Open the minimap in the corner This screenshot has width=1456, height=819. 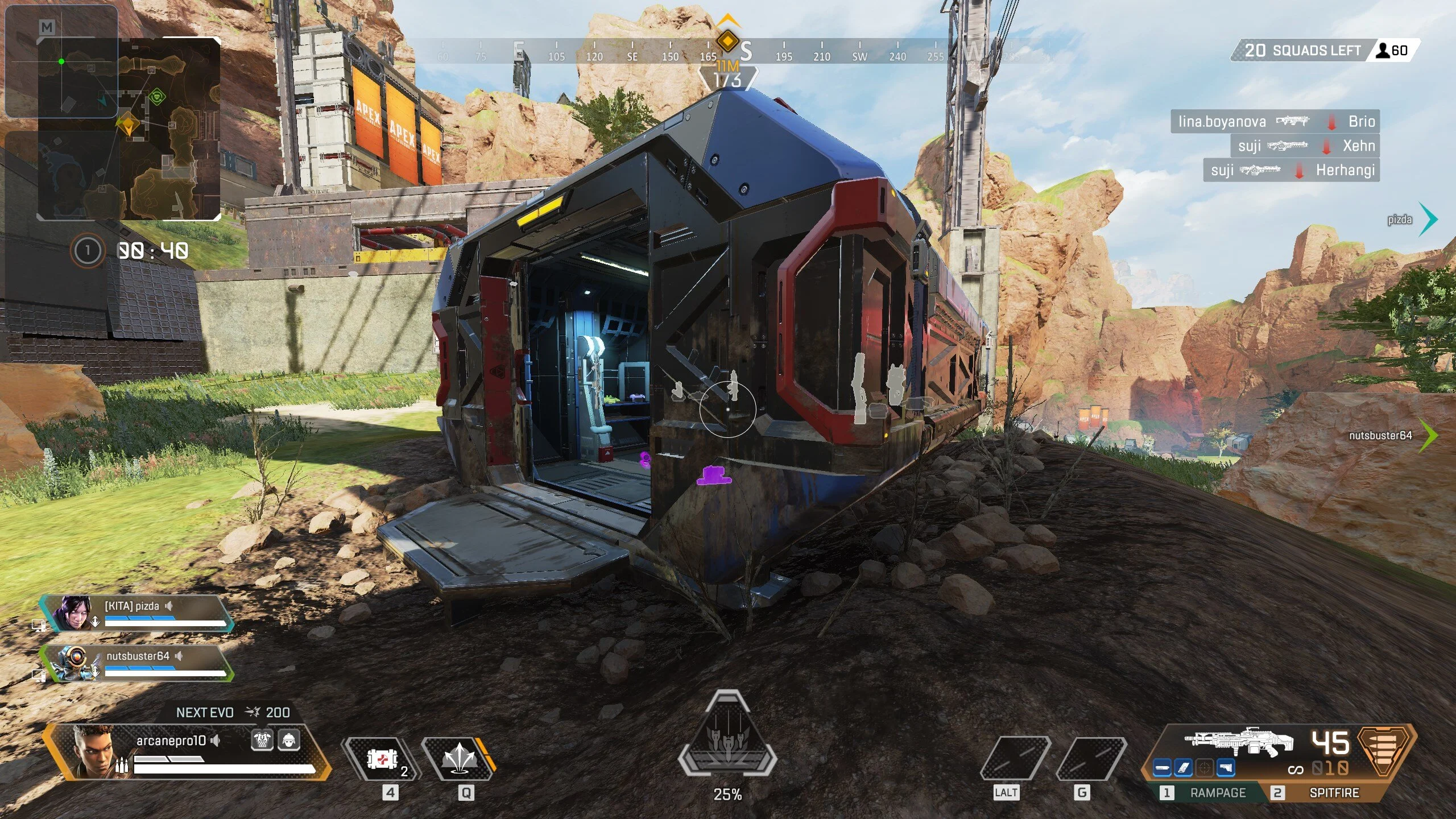[x=129, y=129]
